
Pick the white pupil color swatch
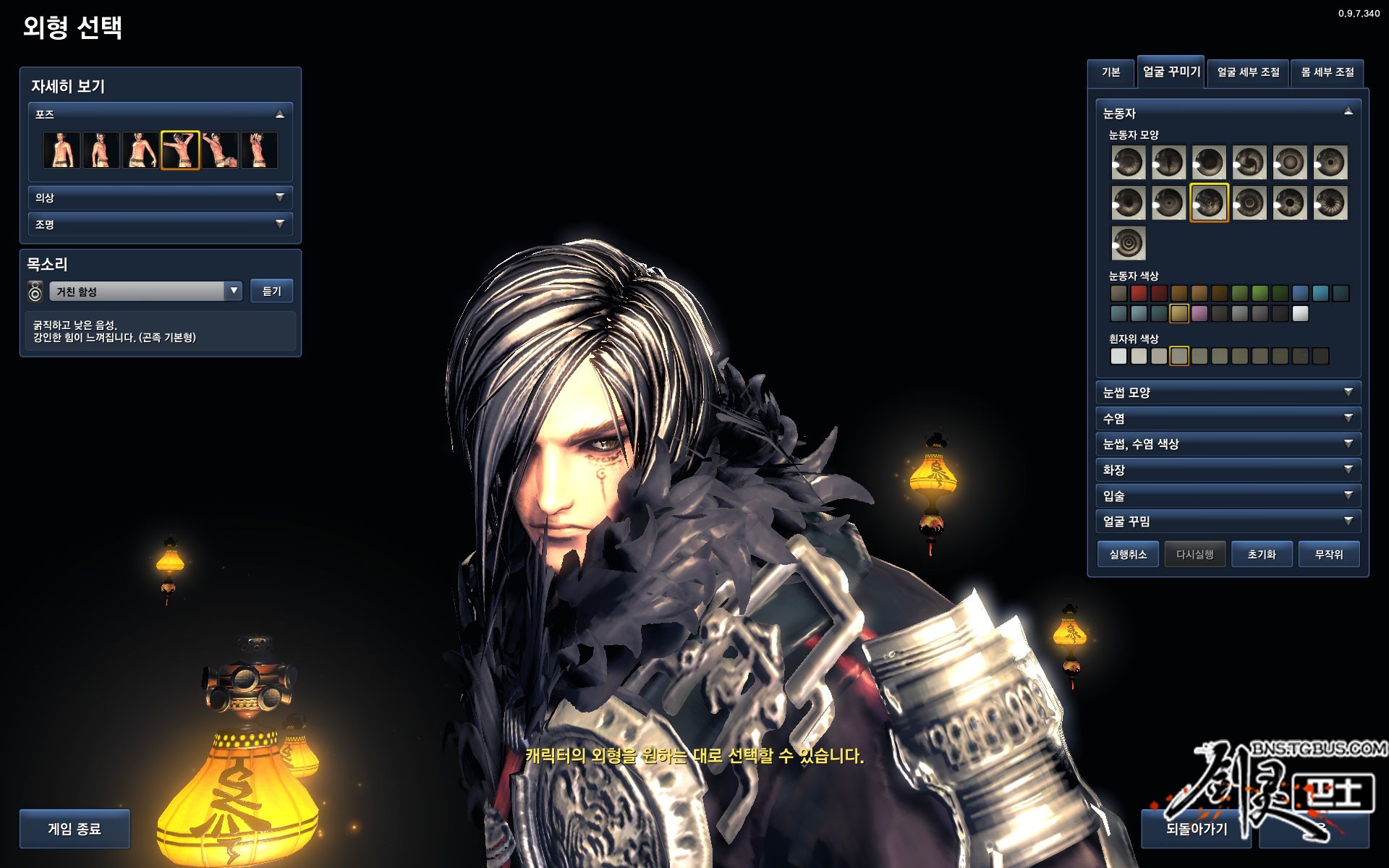[1301, 314]
